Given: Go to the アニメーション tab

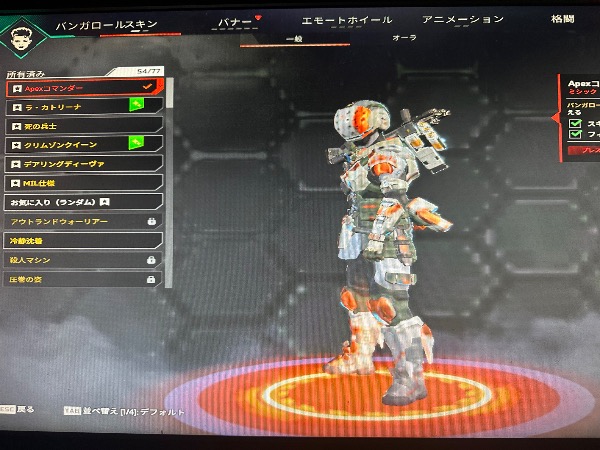Looking at the screenshot, I should pyautogui.click(x=462, y=19).
